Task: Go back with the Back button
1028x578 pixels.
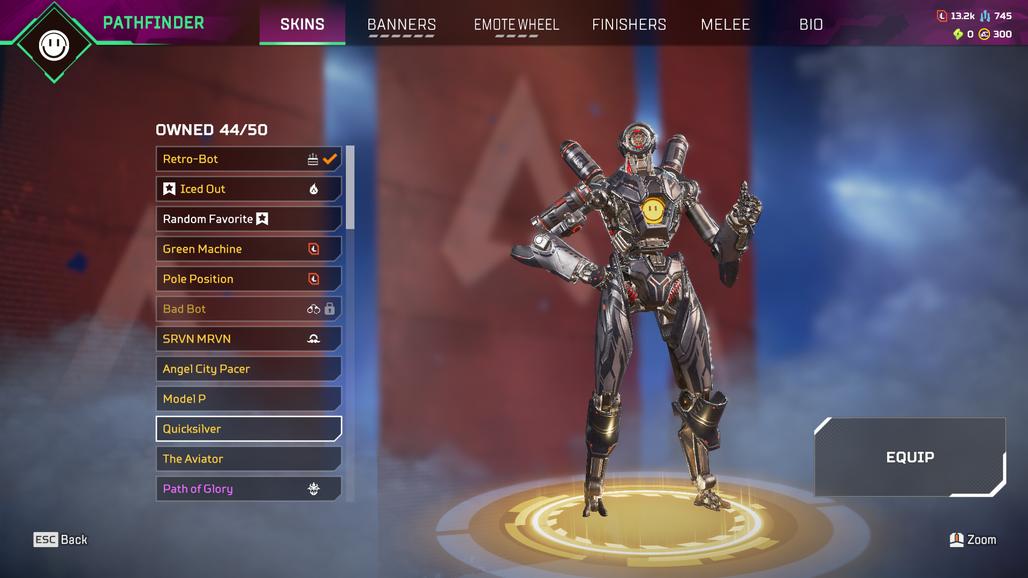Action: pyautogui.click(x=61, y=540)
